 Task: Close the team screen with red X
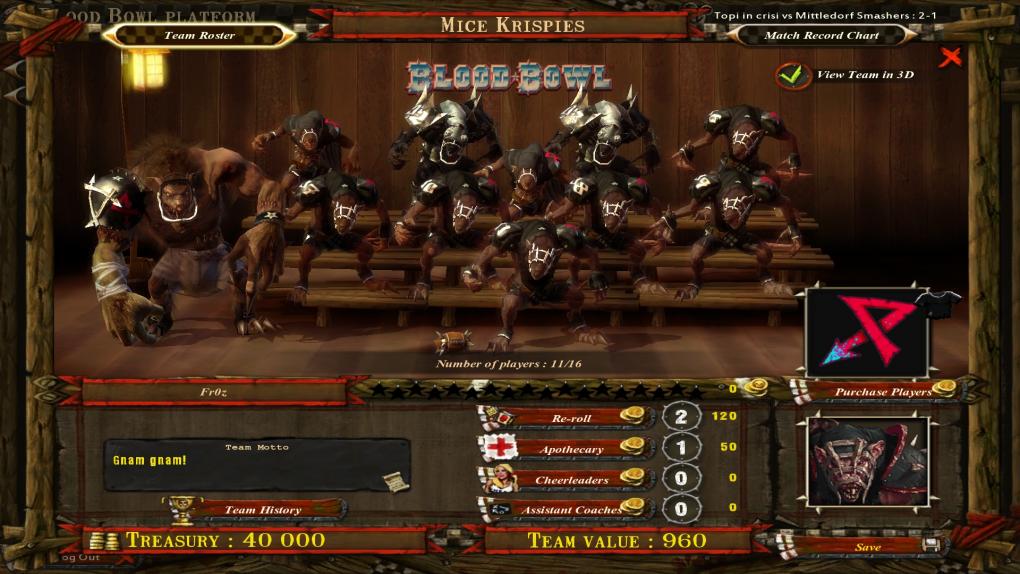click(950, 57)
